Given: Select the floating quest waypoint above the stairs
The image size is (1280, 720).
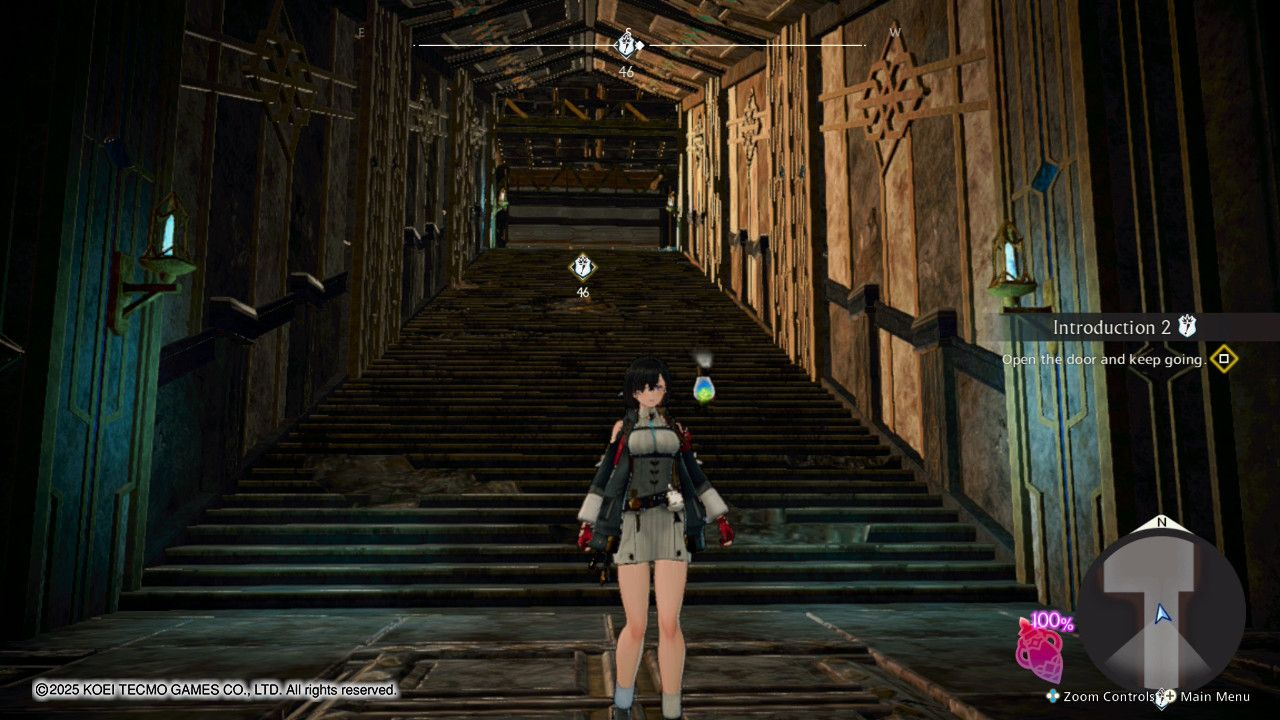Looking at the screenshot, I should coord(582,267).
